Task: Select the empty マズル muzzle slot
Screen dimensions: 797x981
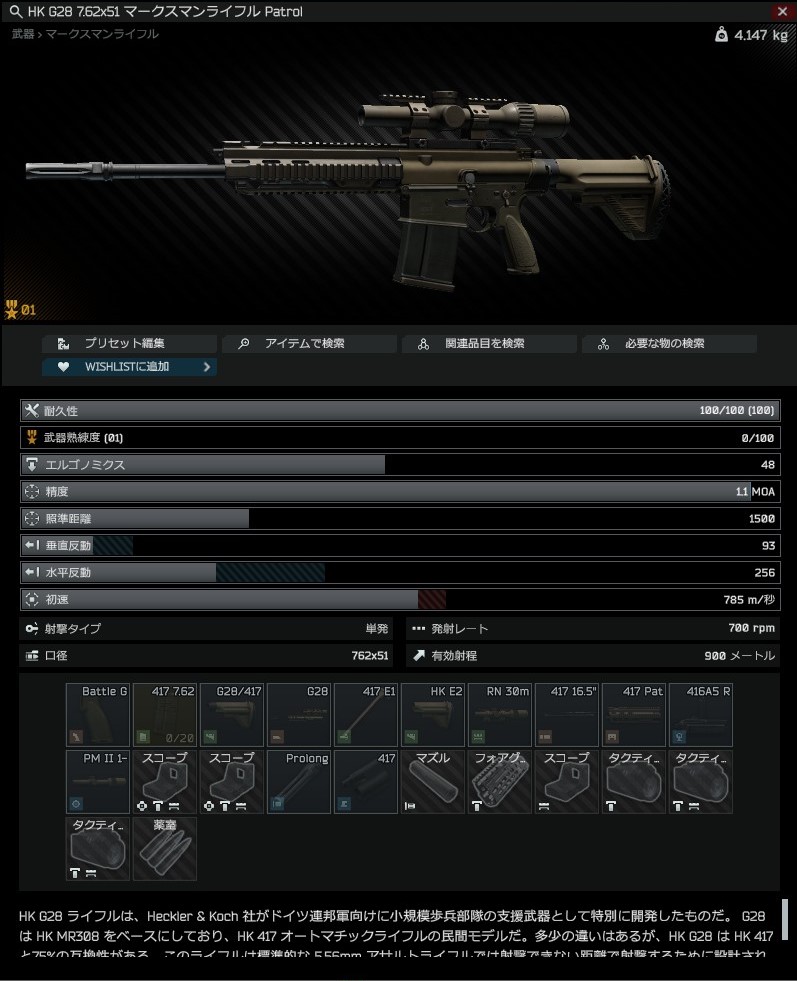Action: (433, 782)
